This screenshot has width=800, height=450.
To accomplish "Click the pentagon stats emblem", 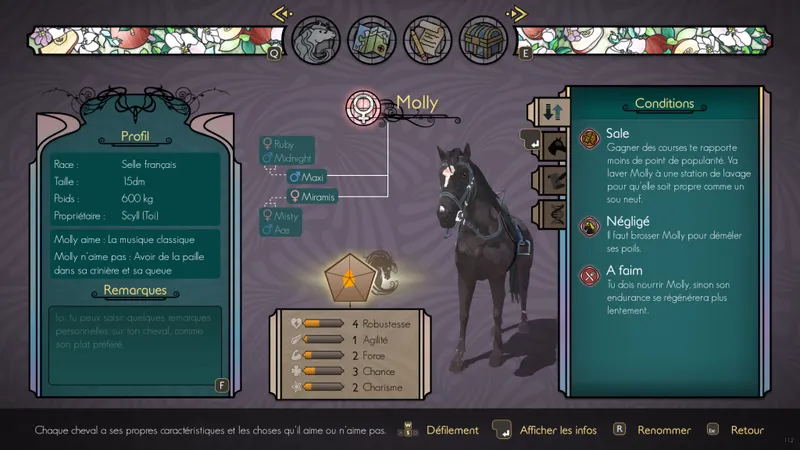I will click(351, 284).
